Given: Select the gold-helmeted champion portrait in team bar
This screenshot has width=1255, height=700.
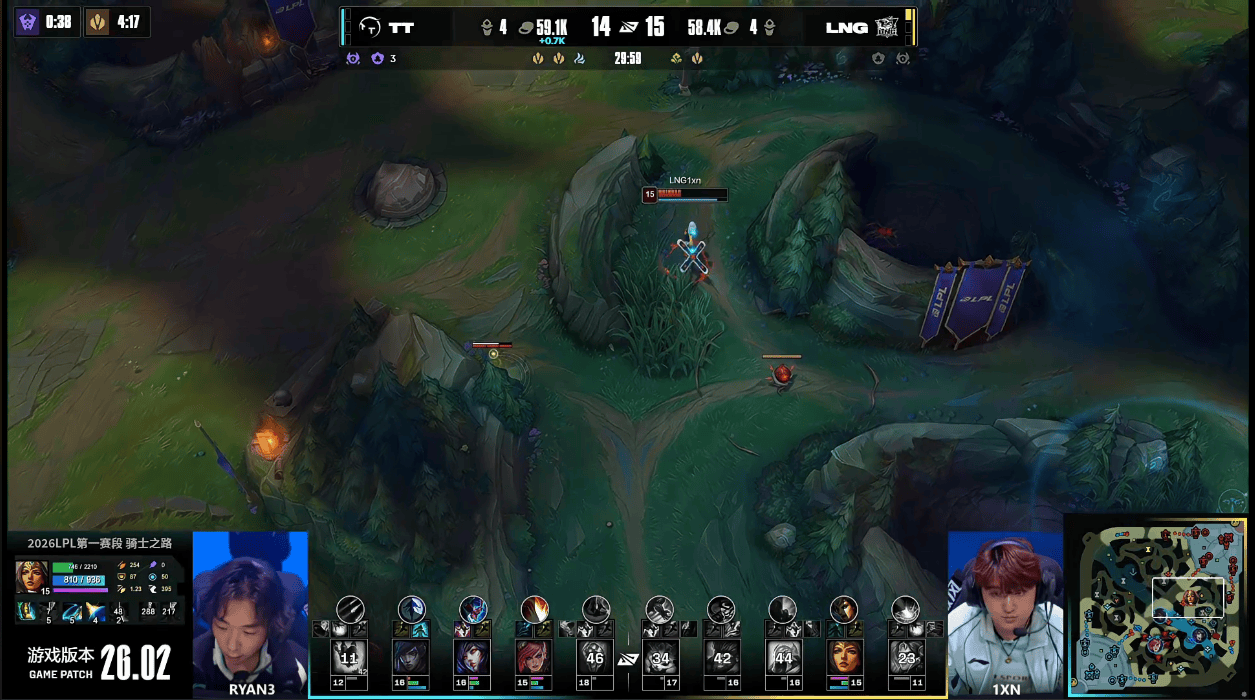Looking at the screenshot, I should 844,657.
